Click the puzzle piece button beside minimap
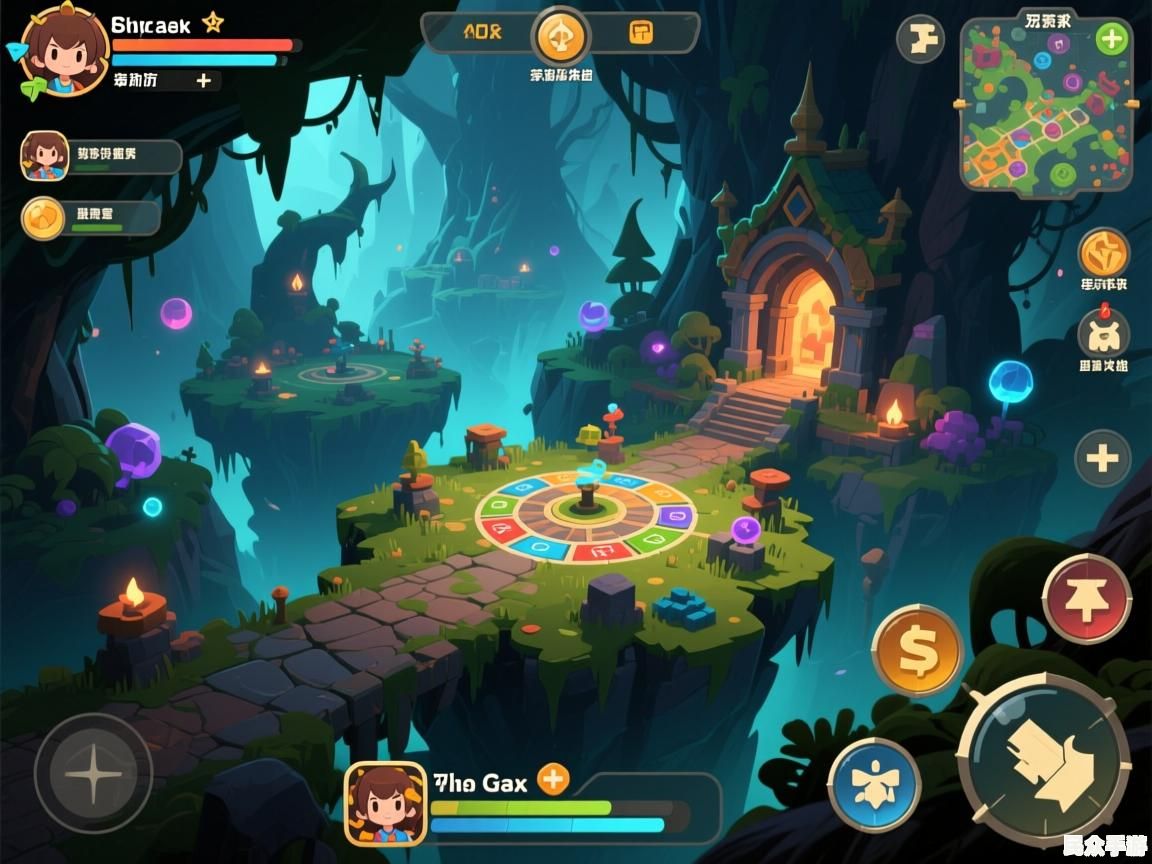Image resolution: width=1152 pixels, height=864 pixels. pos(920,40)
